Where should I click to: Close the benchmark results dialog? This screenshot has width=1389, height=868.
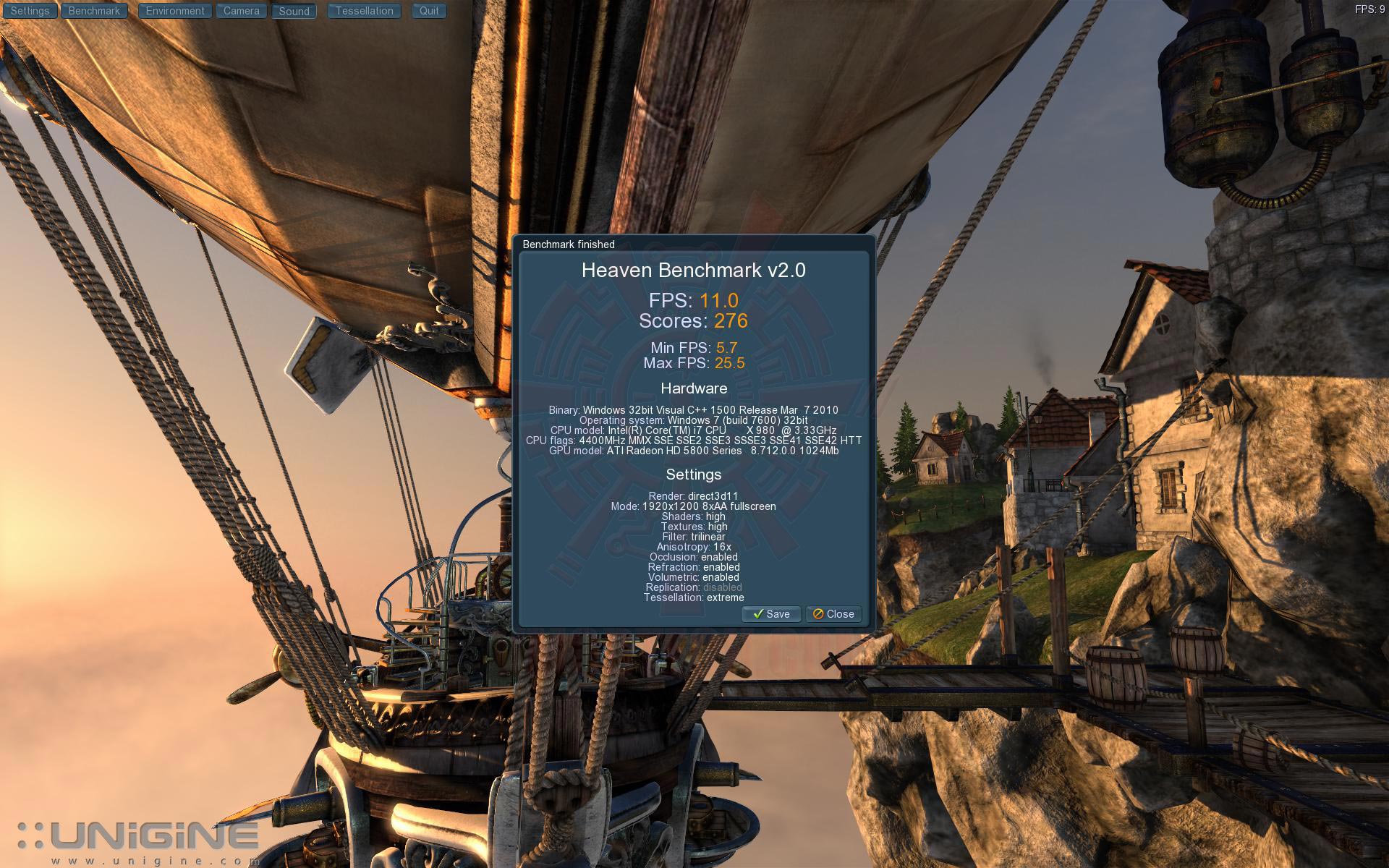click(833, 614)
